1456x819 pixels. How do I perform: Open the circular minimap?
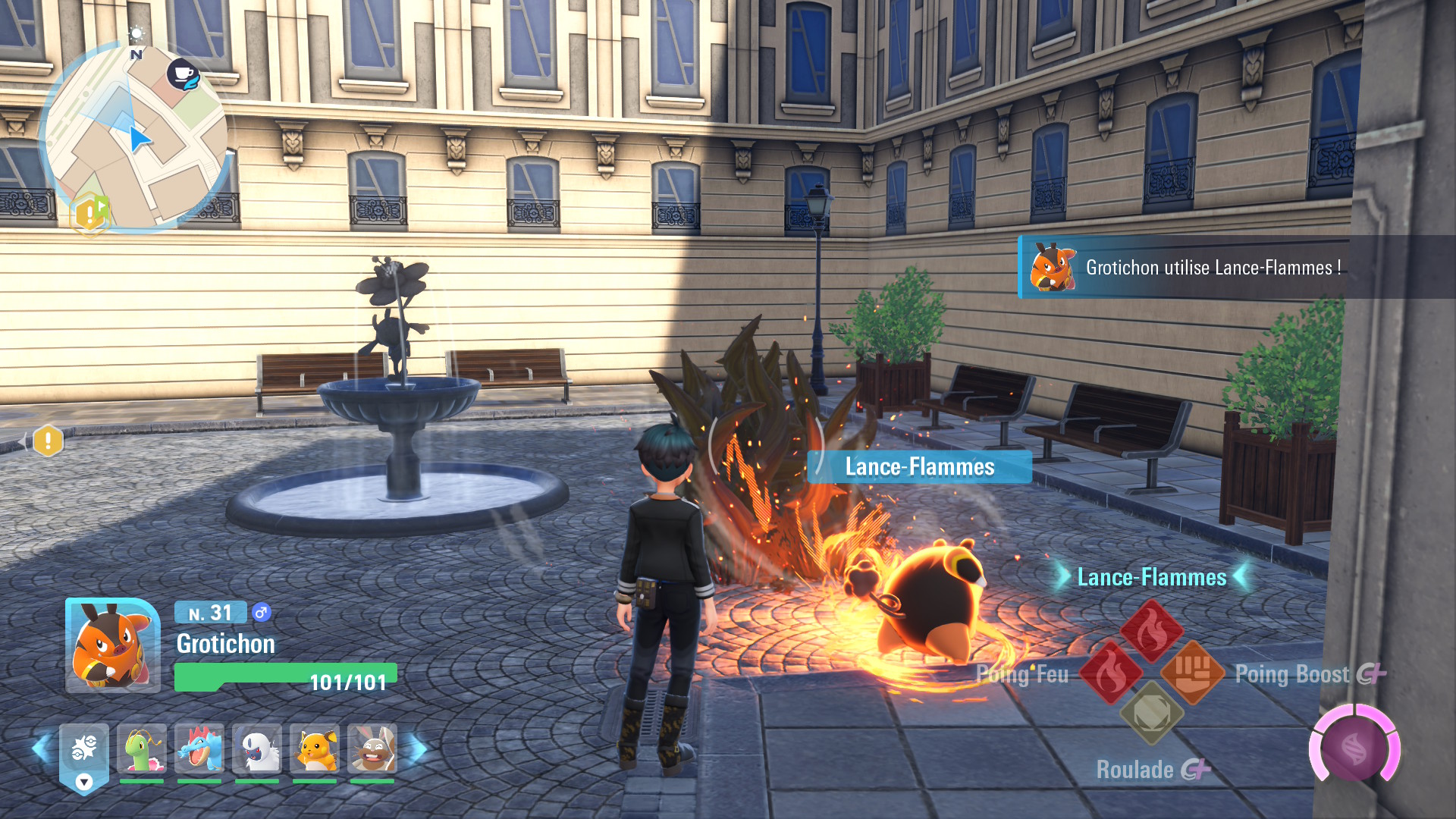pyautogui.click(x=135, y=136)
